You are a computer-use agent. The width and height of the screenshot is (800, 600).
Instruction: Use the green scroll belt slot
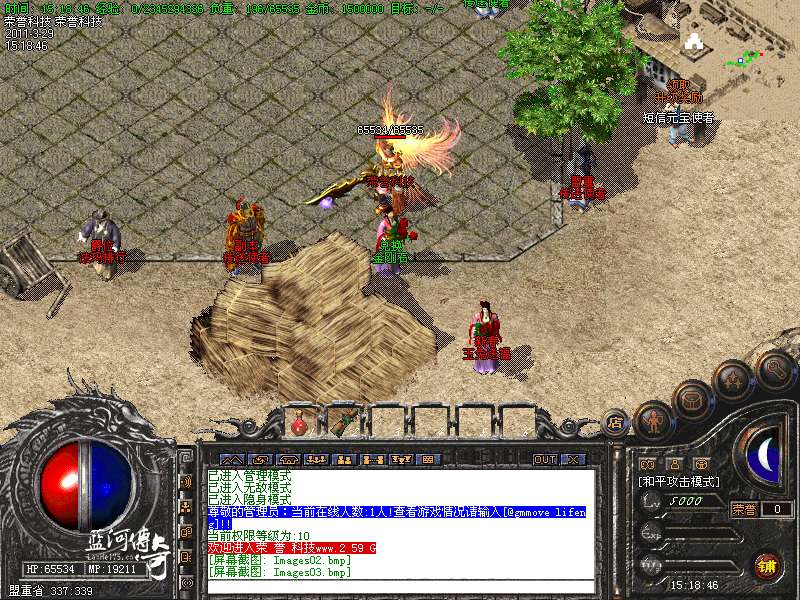tap(342, 422)
